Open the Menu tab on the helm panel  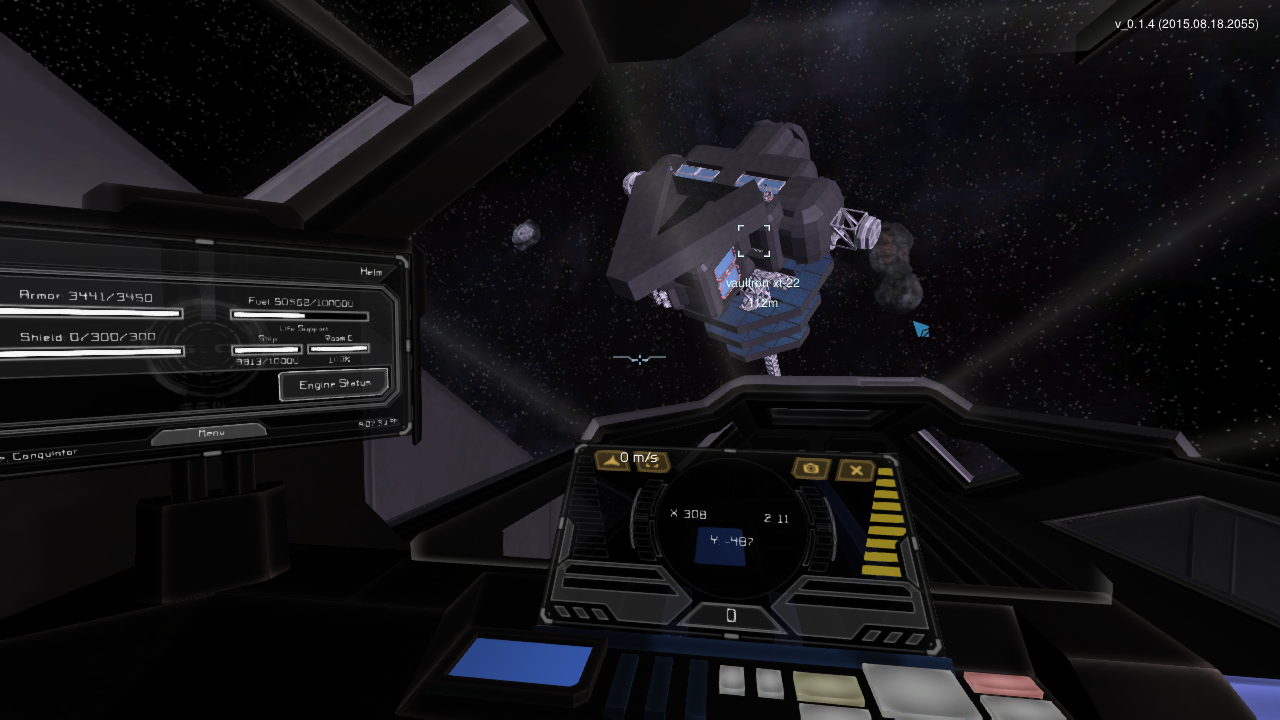pyautogui.click(x=209, y=433)
